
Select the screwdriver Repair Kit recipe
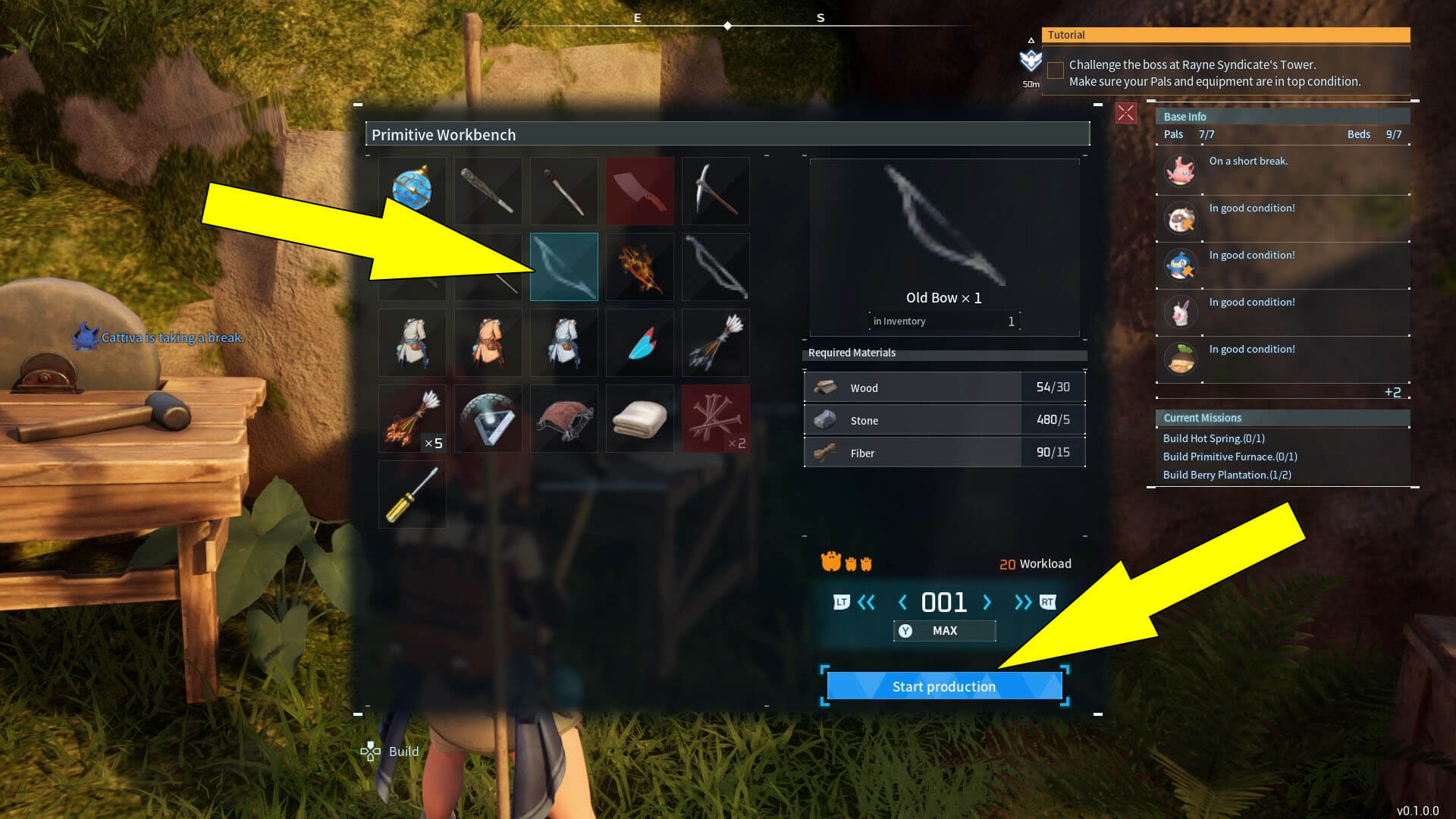(x=412, y=494)
